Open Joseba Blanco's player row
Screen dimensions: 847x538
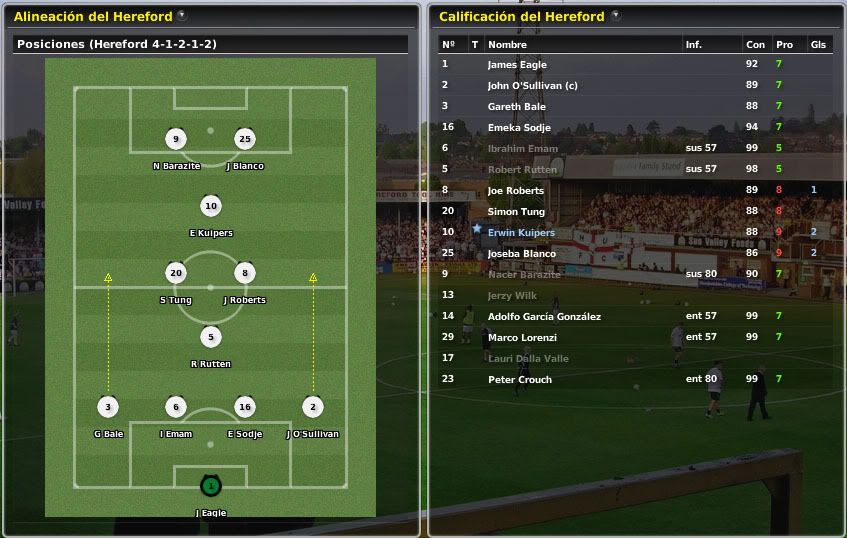(521, 254)
